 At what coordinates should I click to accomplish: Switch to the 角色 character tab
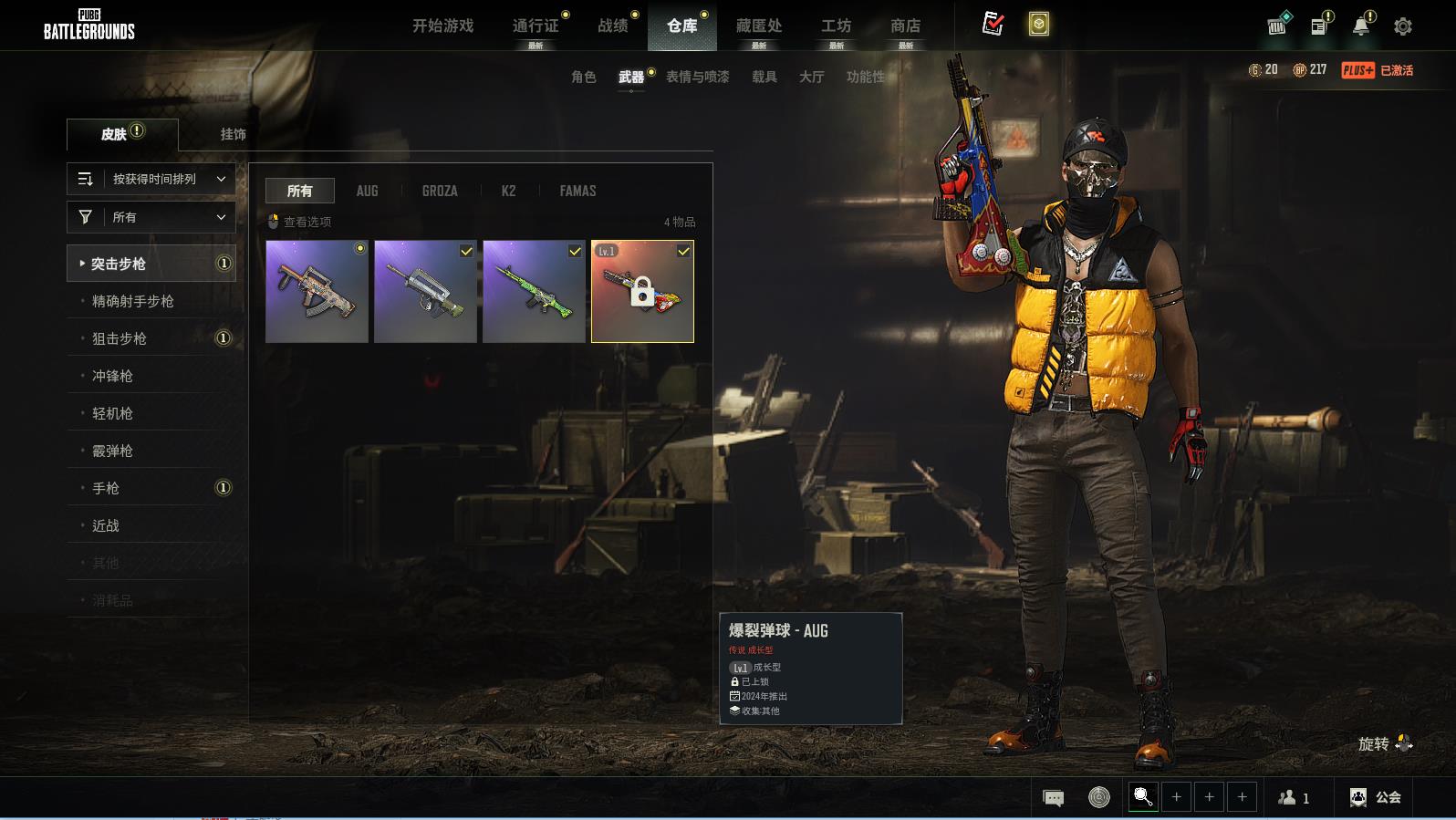(x=583, y=77)
